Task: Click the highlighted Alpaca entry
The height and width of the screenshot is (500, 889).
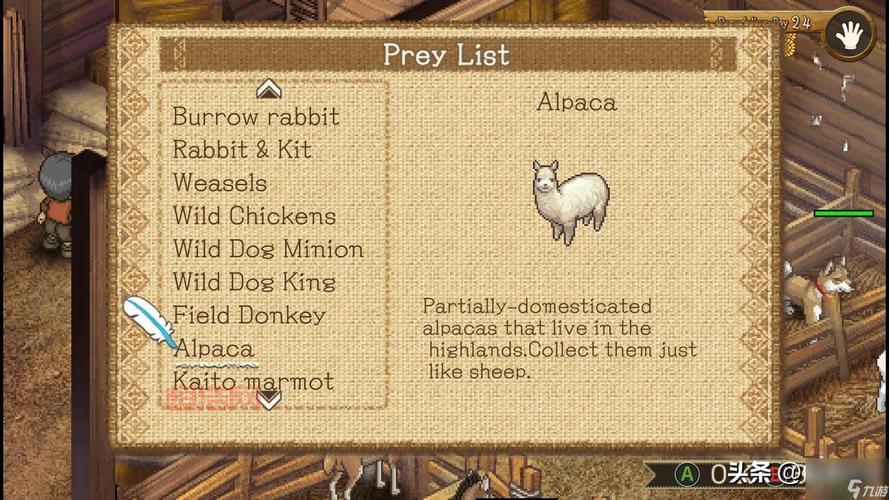Action: (213, 349)
